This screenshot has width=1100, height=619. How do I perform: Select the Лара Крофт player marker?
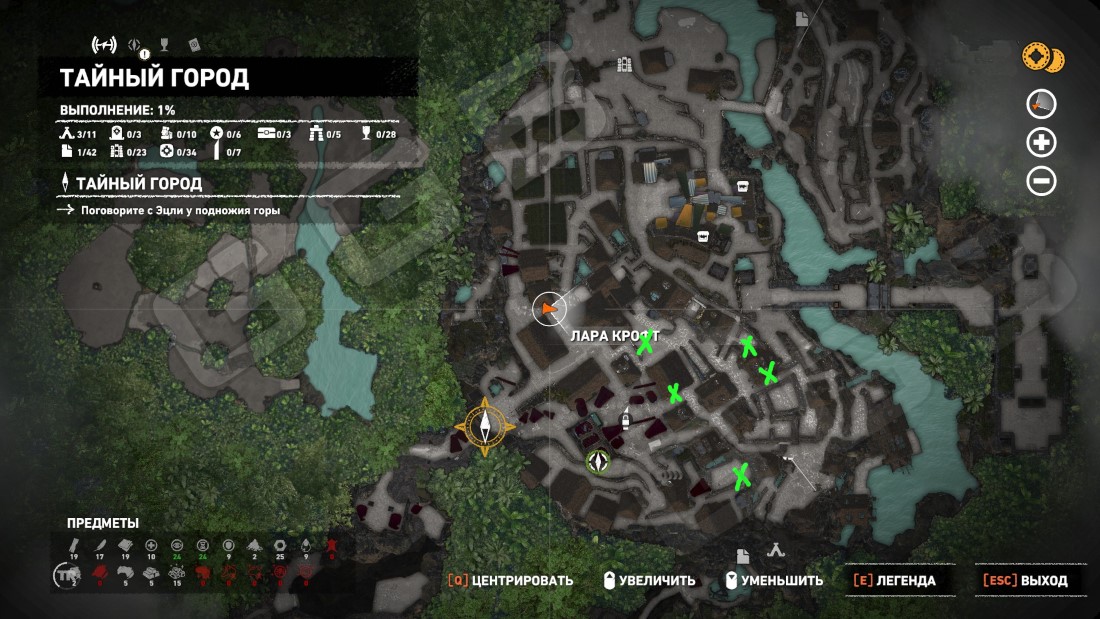pos(547,311)
